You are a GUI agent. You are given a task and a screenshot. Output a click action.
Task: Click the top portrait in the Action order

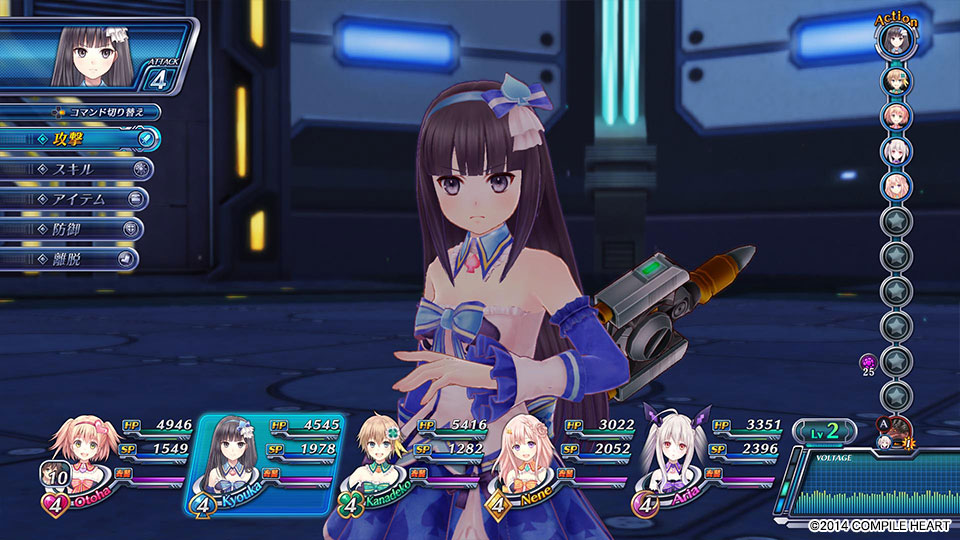[x=894, y=40]
